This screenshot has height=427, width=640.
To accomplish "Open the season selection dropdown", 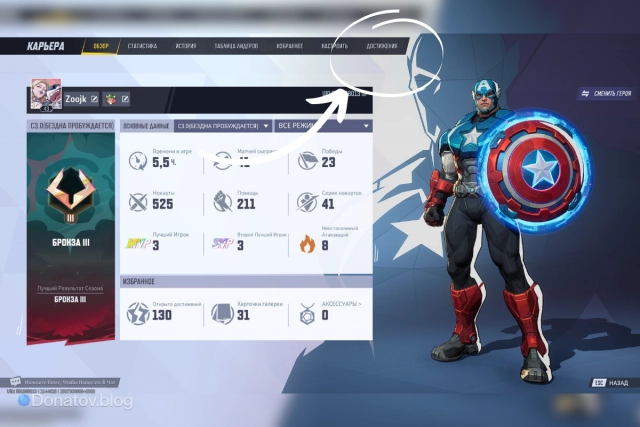I will click(x=222, y=126).
